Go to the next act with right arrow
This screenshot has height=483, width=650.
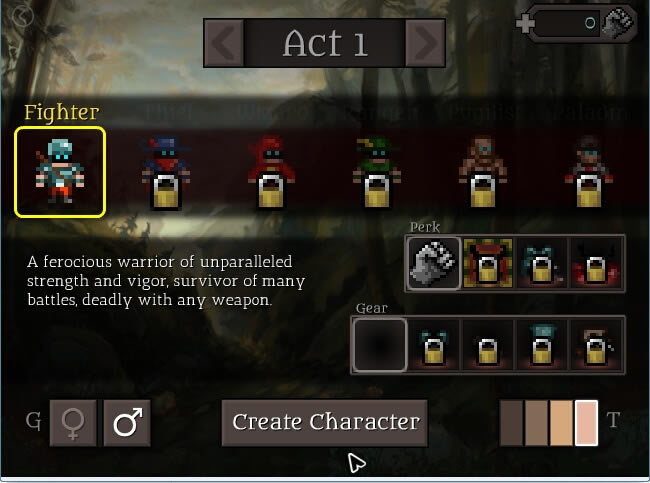(426, 43)
